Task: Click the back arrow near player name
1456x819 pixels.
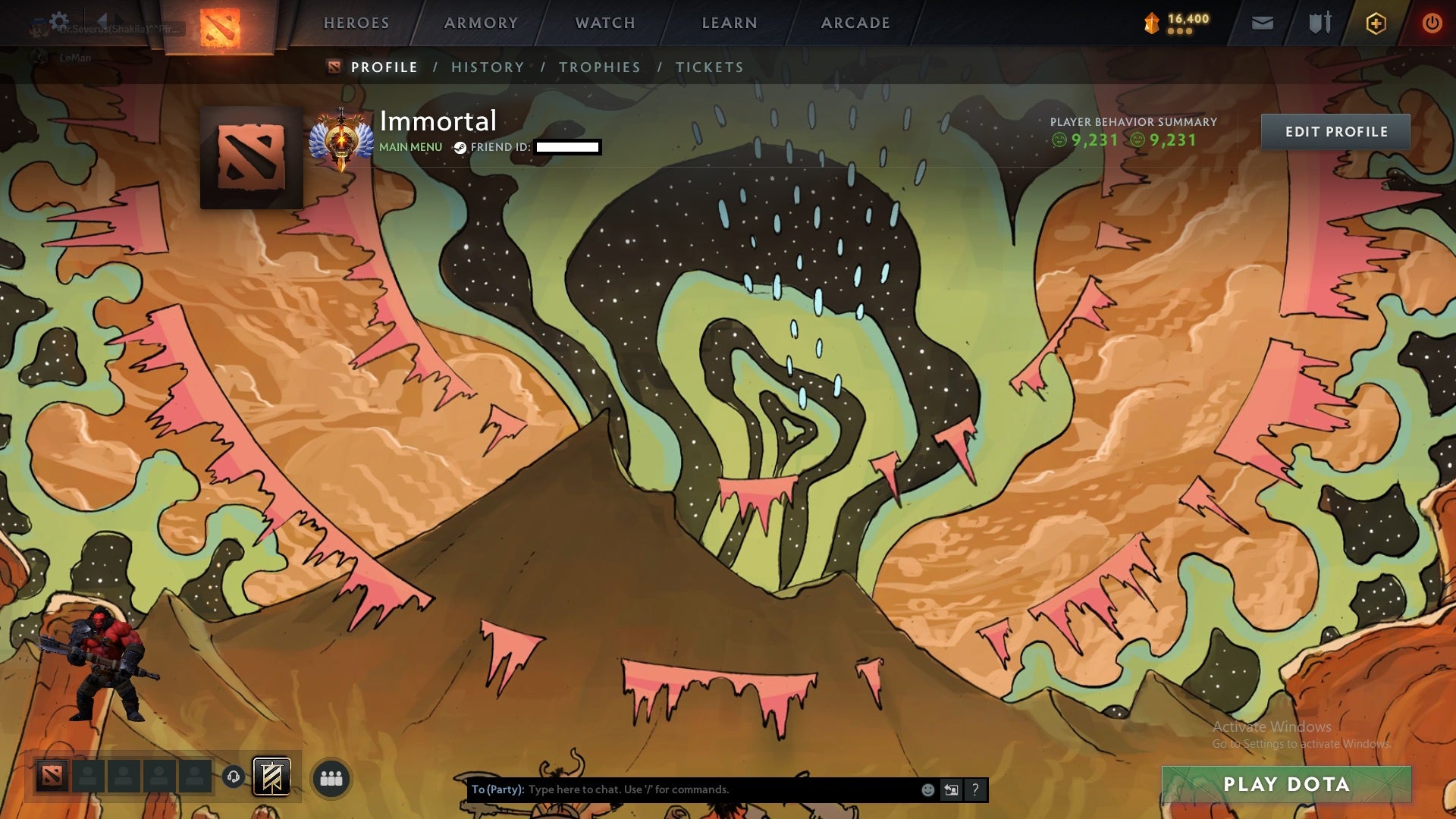Action: click(x=102, y=20)
